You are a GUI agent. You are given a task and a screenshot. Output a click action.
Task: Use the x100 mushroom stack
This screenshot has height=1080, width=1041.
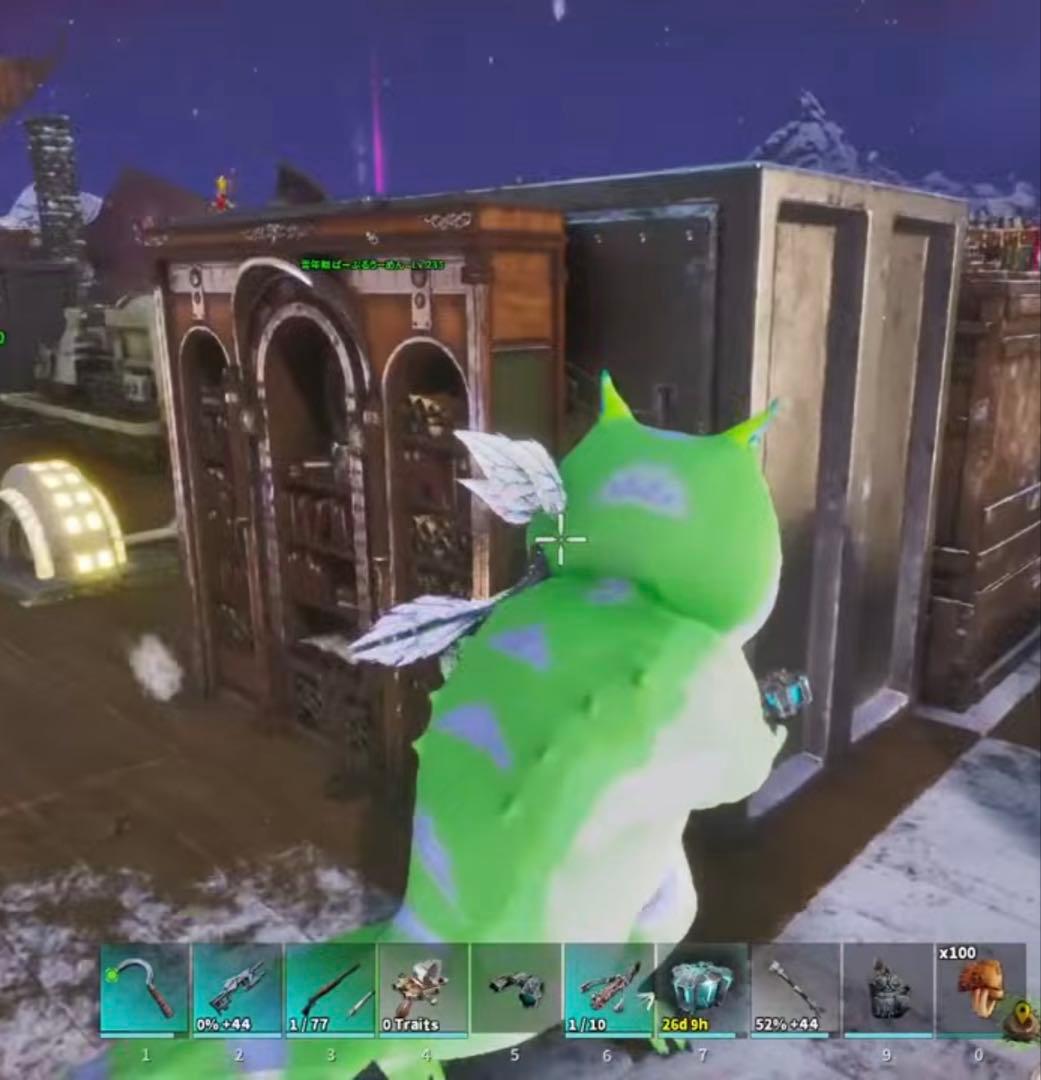point(980,990)
